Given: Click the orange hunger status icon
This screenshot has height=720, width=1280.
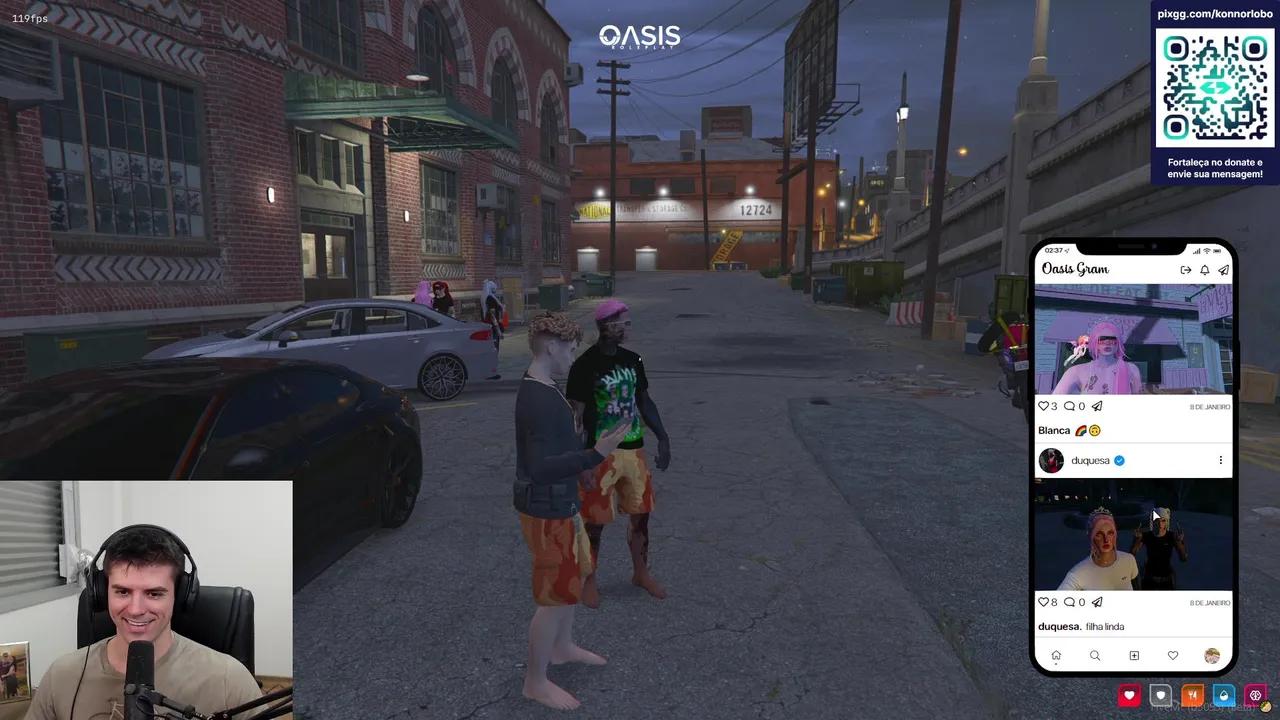Looking at the screenshot, I should tap(1192, 694).
